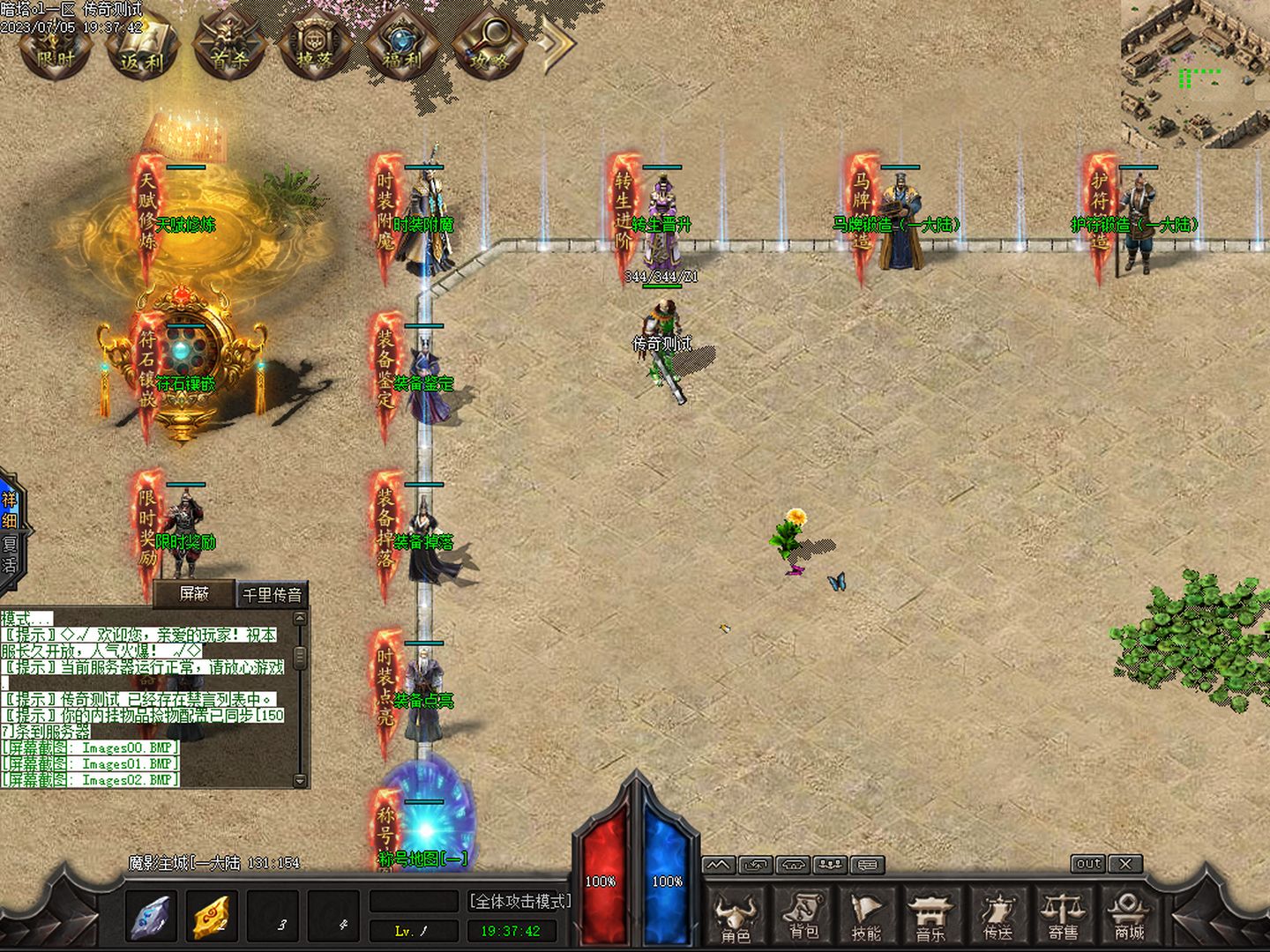Click the small X button beside out
This screenshot has width=1270, height=952.
(1125, 864)
